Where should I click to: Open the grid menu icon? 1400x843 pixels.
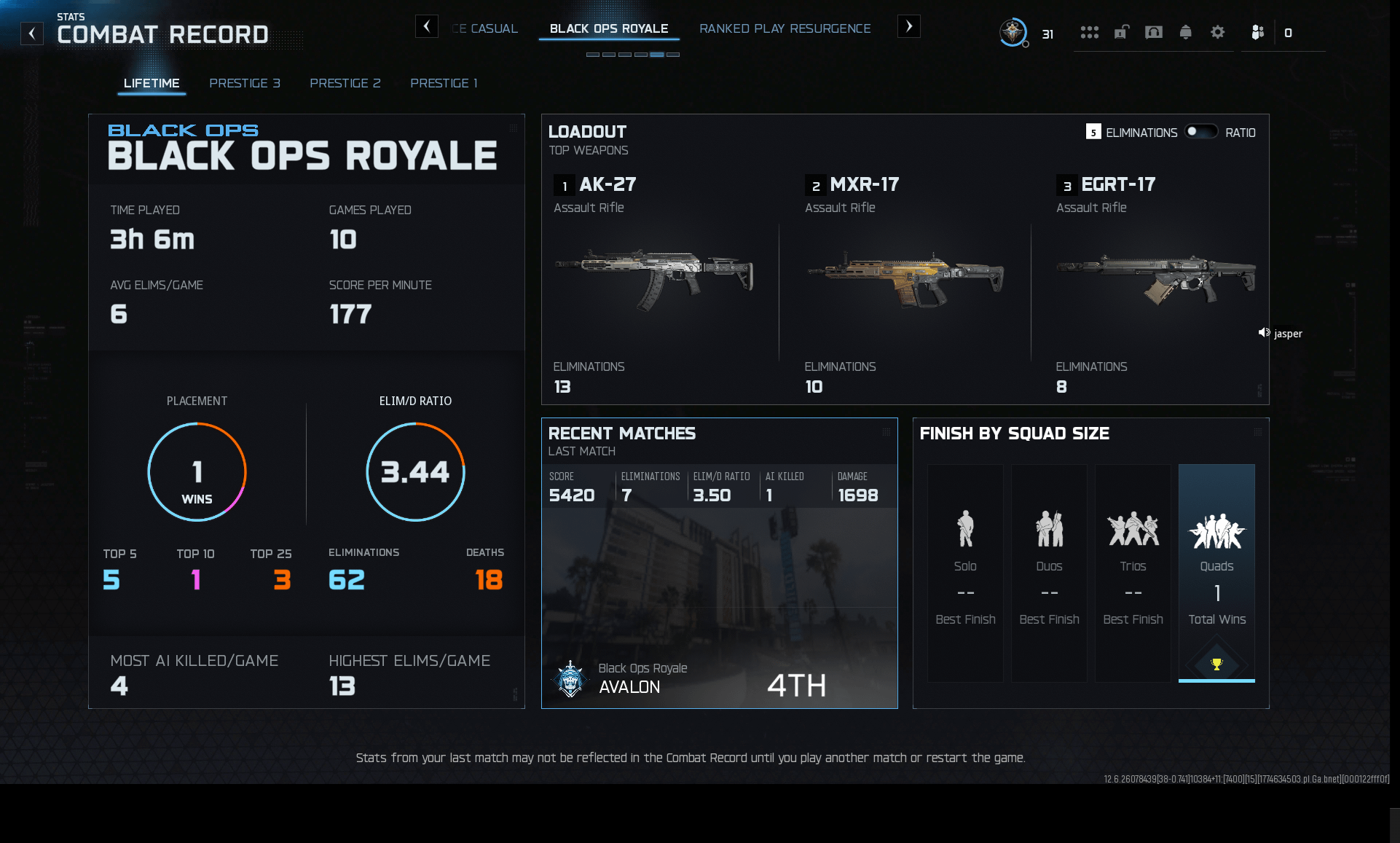[x=1090, y=33]
